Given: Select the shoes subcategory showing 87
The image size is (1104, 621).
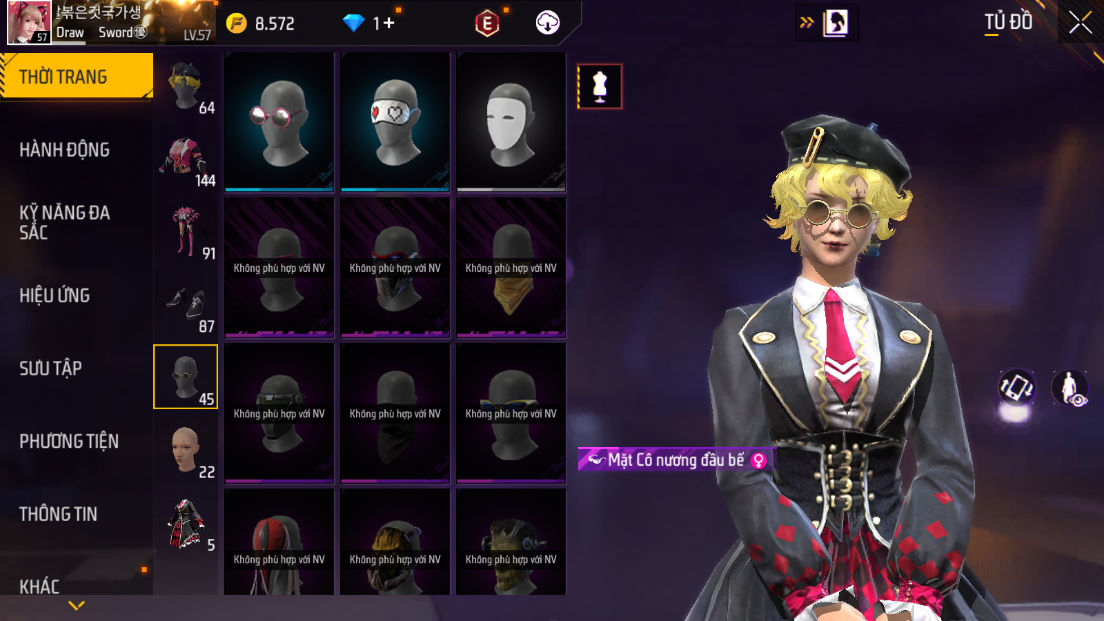Looking at the screenshot, I should 186,305.
